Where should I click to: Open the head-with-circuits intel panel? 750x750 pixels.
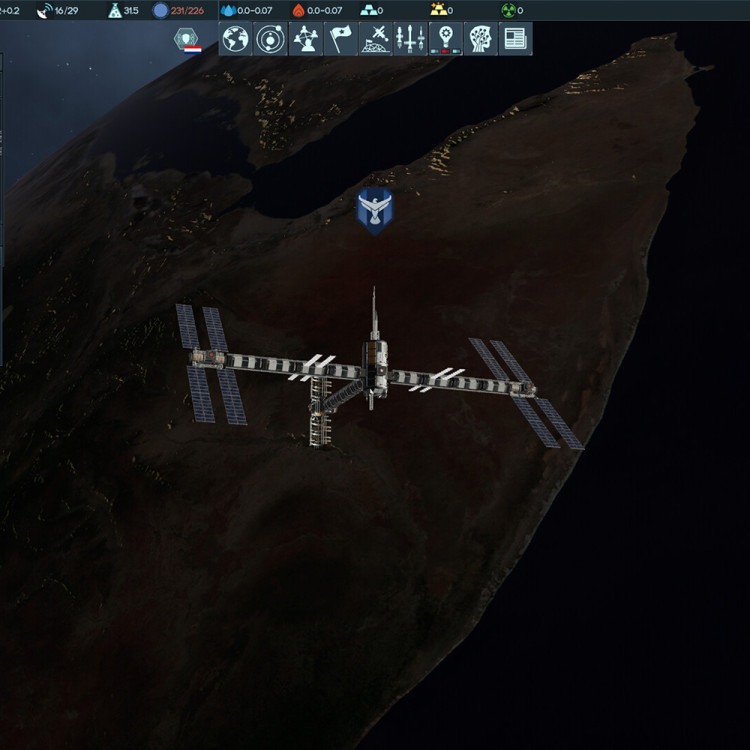[480, 39]
